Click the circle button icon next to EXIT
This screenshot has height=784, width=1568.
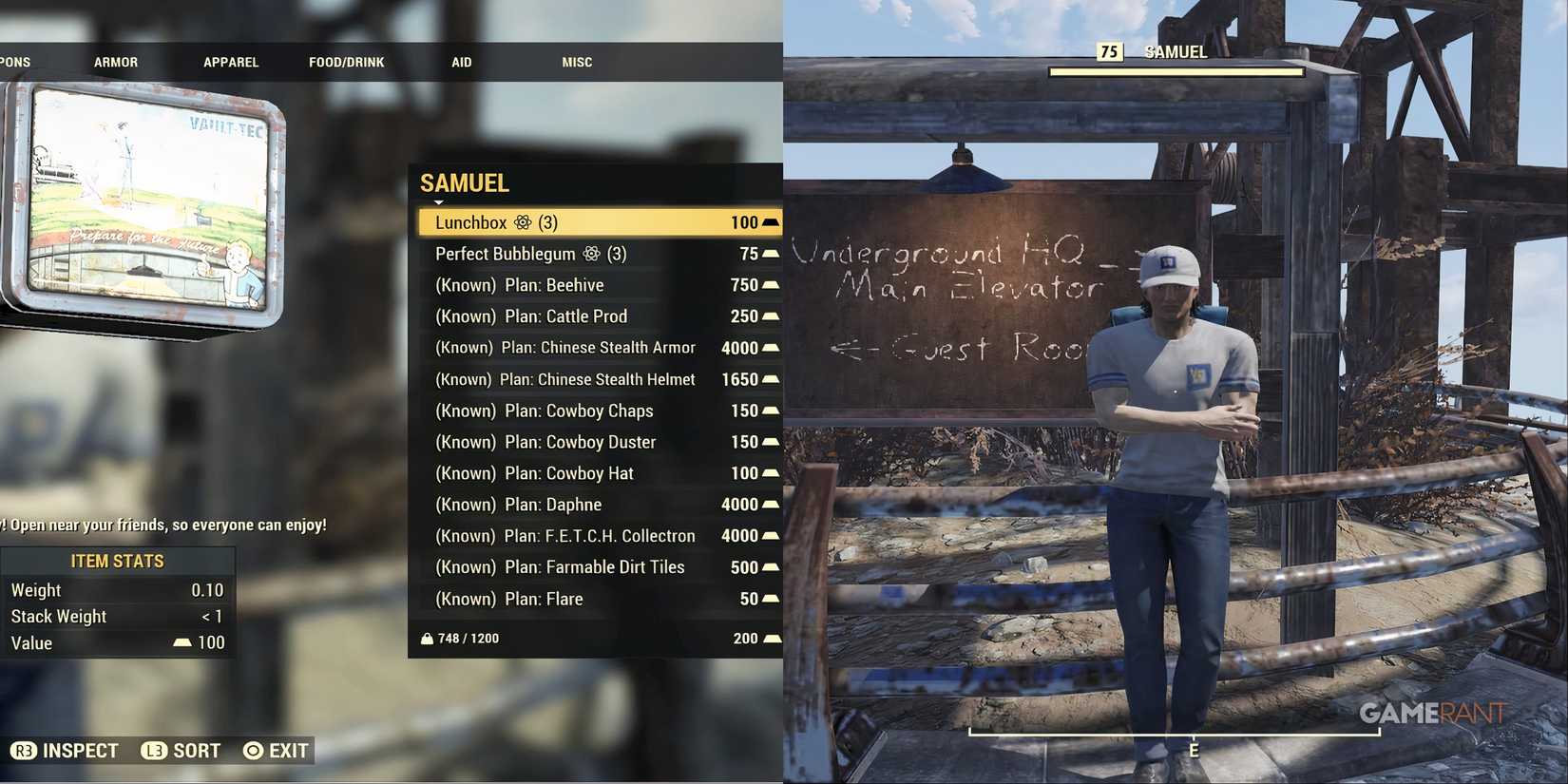point(252,750)
